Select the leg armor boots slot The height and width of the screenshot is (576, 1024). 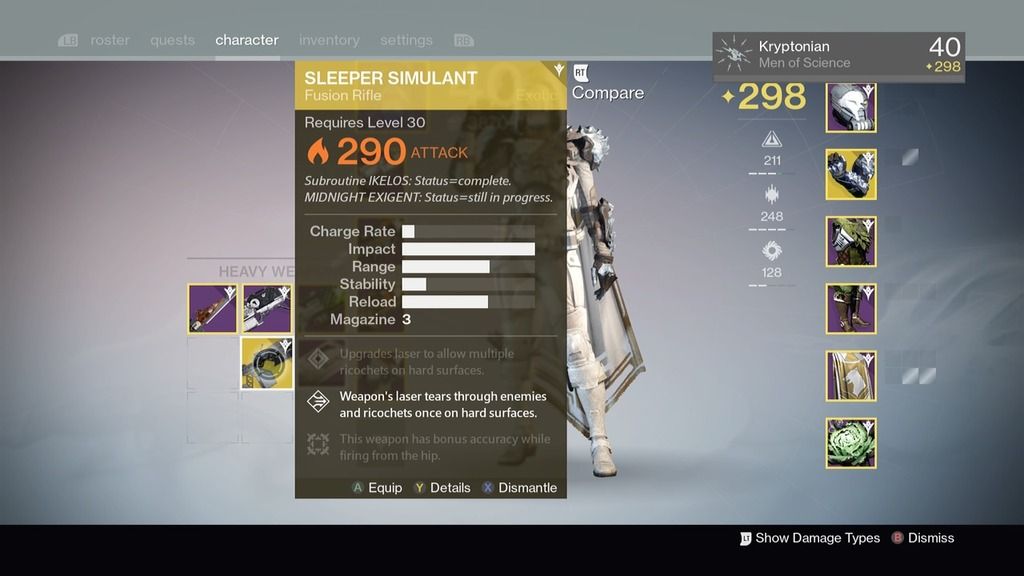[851, 308]
